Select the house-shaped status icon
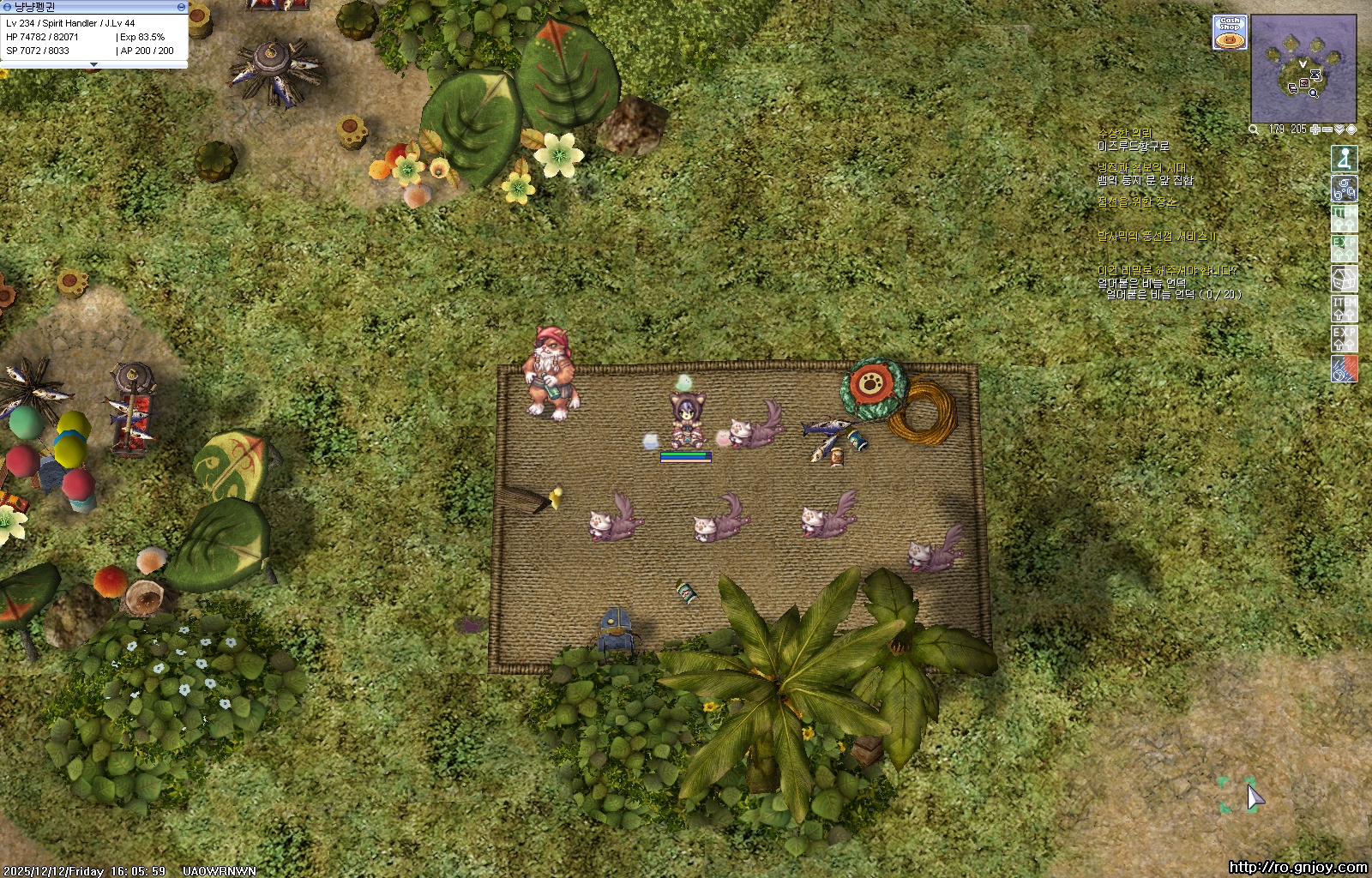 point(1344,279)
